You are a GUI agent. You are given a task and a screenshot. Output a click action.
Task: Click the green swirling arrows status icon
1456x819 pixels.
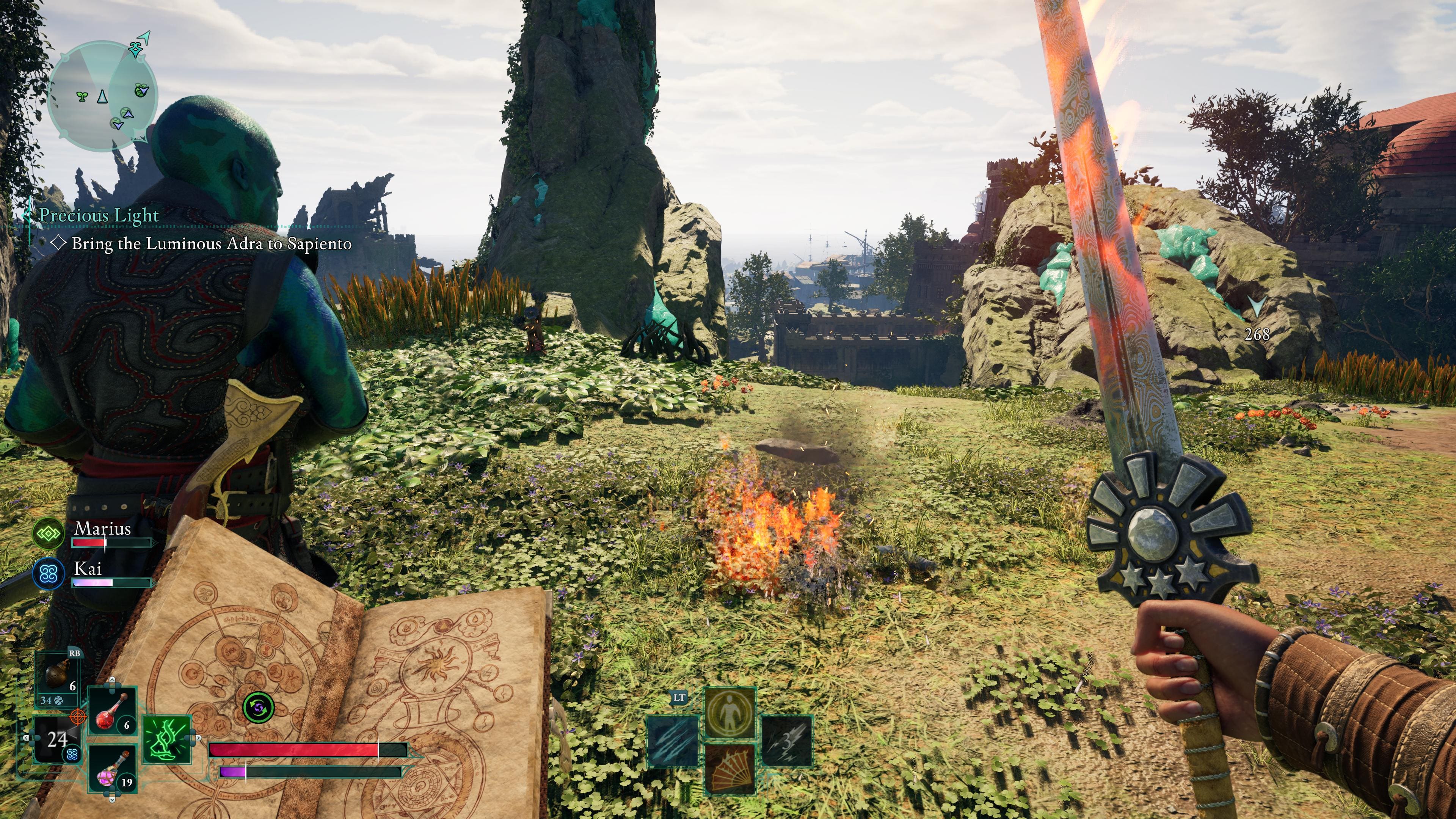[258, 707]
